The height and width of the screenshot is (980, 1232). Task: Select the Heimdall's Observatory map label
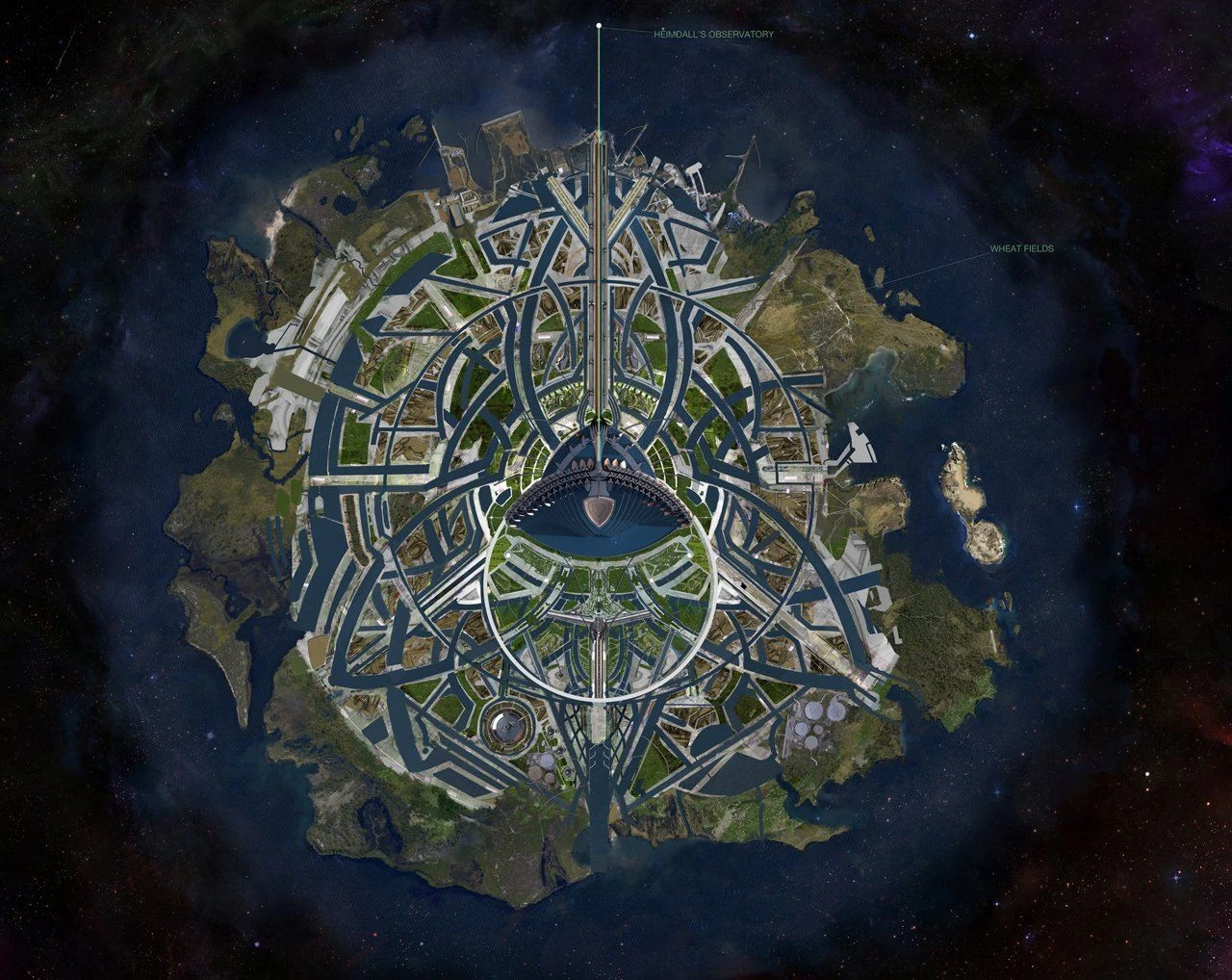713,34
